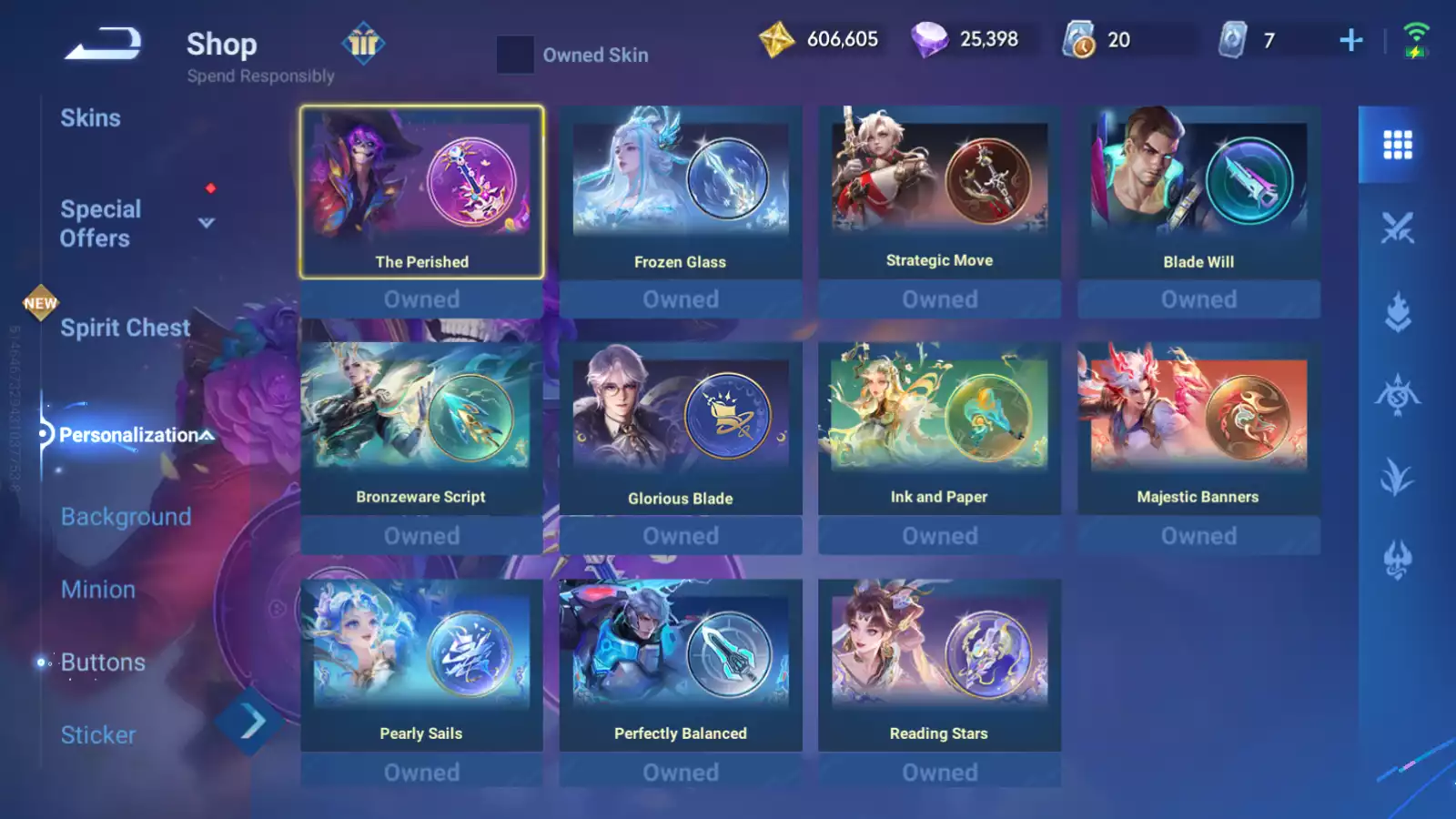Image resolution: width=1456 pixels, height=819 pixels.
Task: Add more tickets with the plus button
Action: point(1350,40)
